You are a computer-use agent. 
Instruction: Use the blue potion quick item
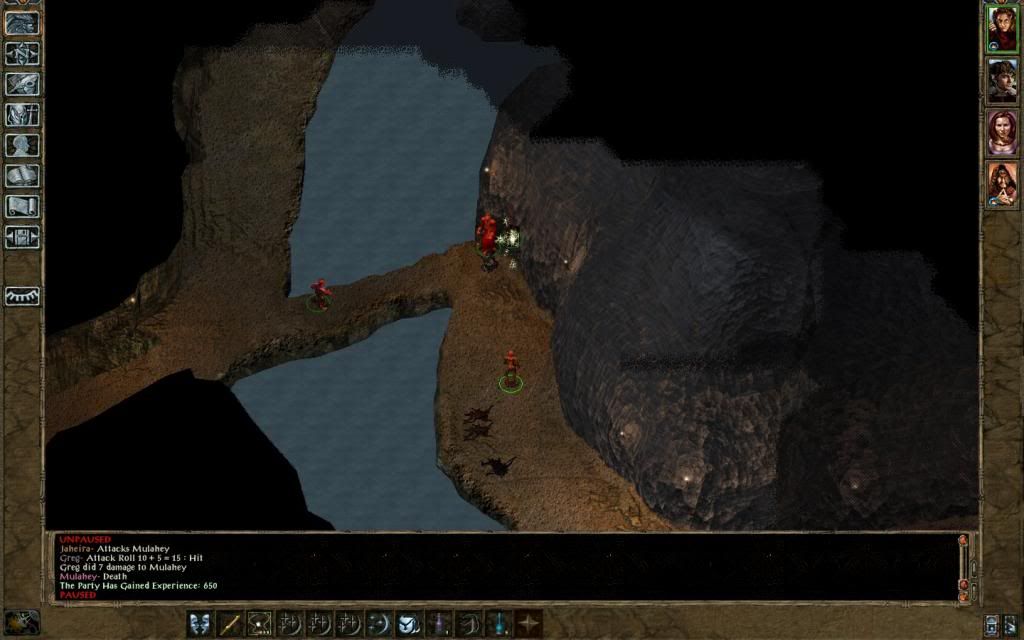click(x=498, y=624)
